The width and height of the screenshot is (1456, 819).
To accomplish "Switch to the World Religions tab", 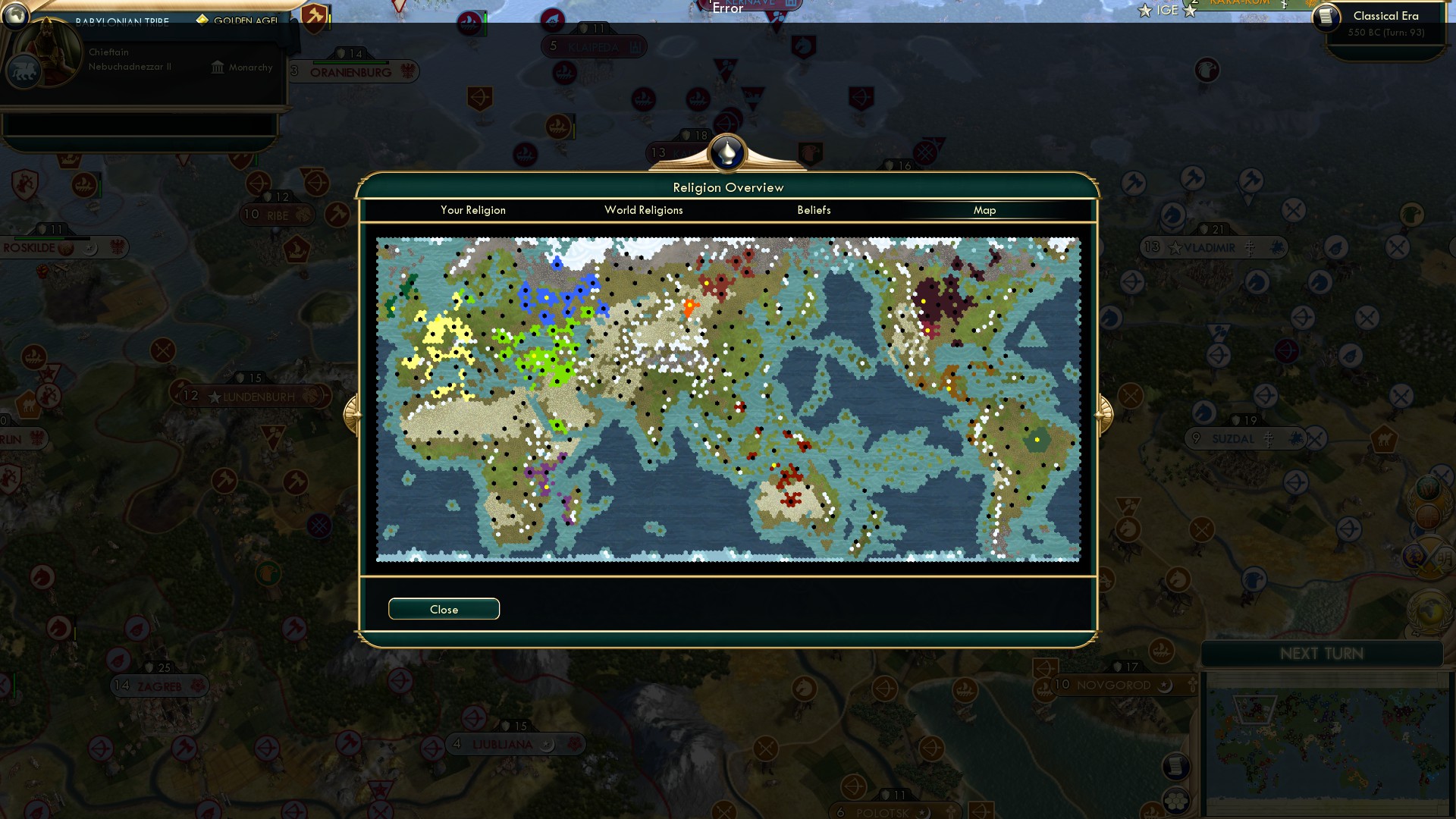I will point(643,210).
